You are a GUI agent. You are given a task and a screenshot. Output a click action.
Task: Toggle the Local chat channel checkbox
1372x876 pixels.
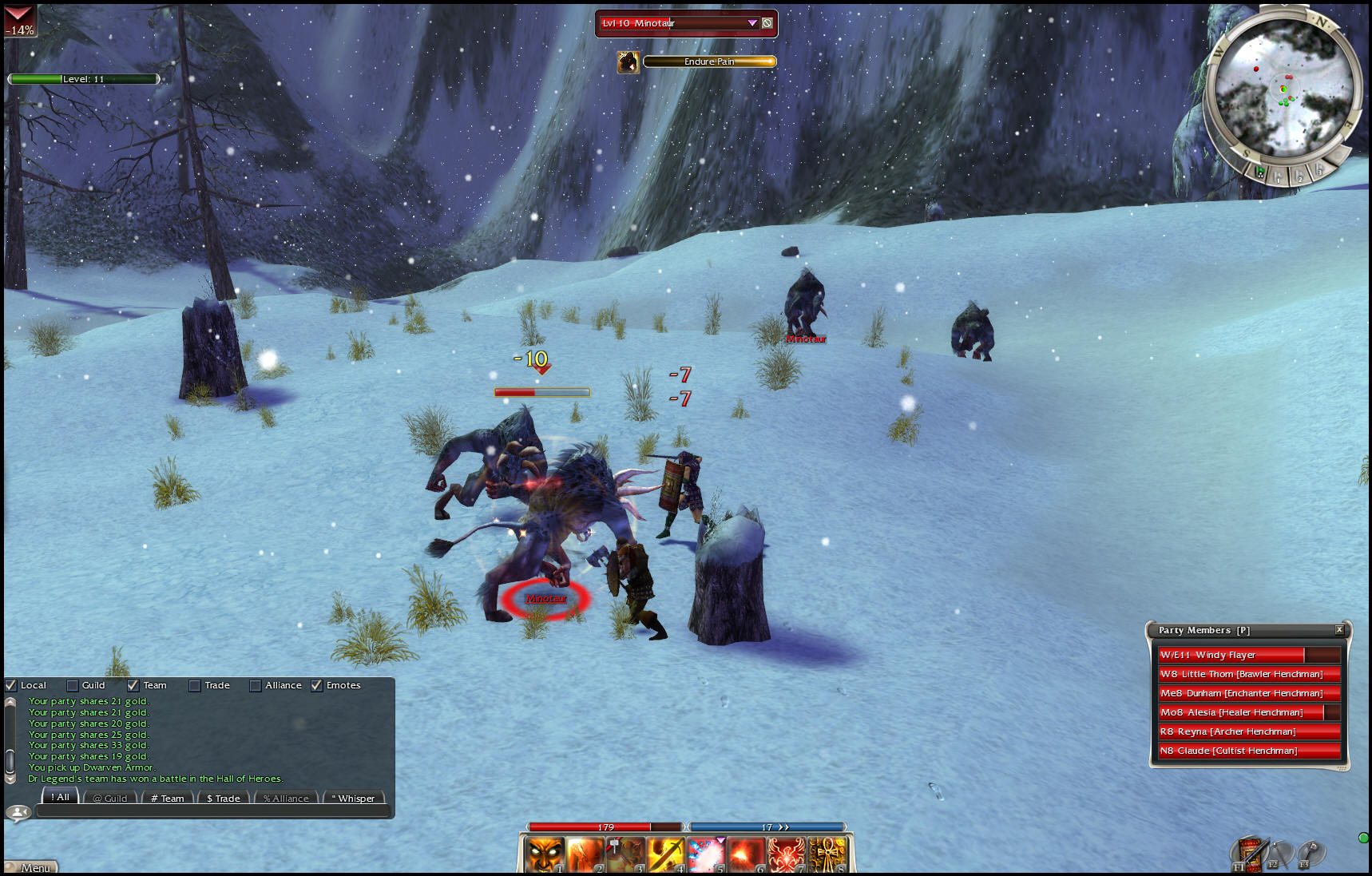tap(11, 685)
